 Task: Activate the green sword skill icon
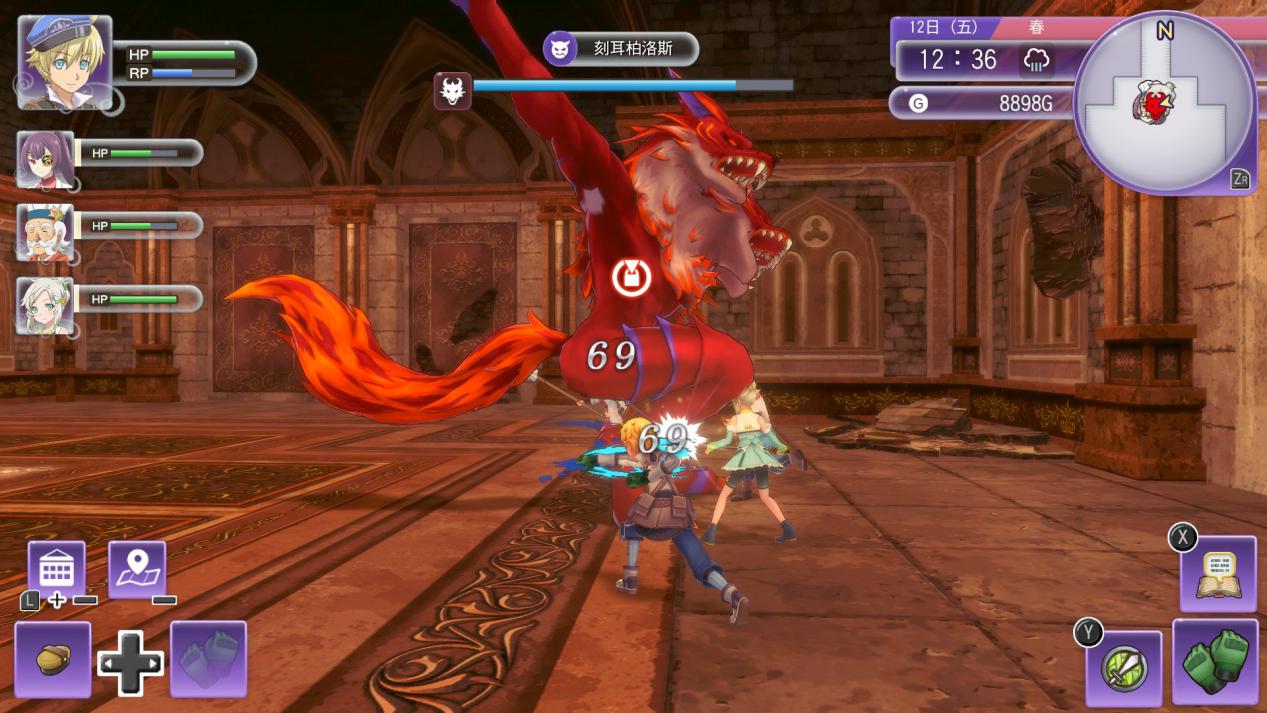point(1124,668)
